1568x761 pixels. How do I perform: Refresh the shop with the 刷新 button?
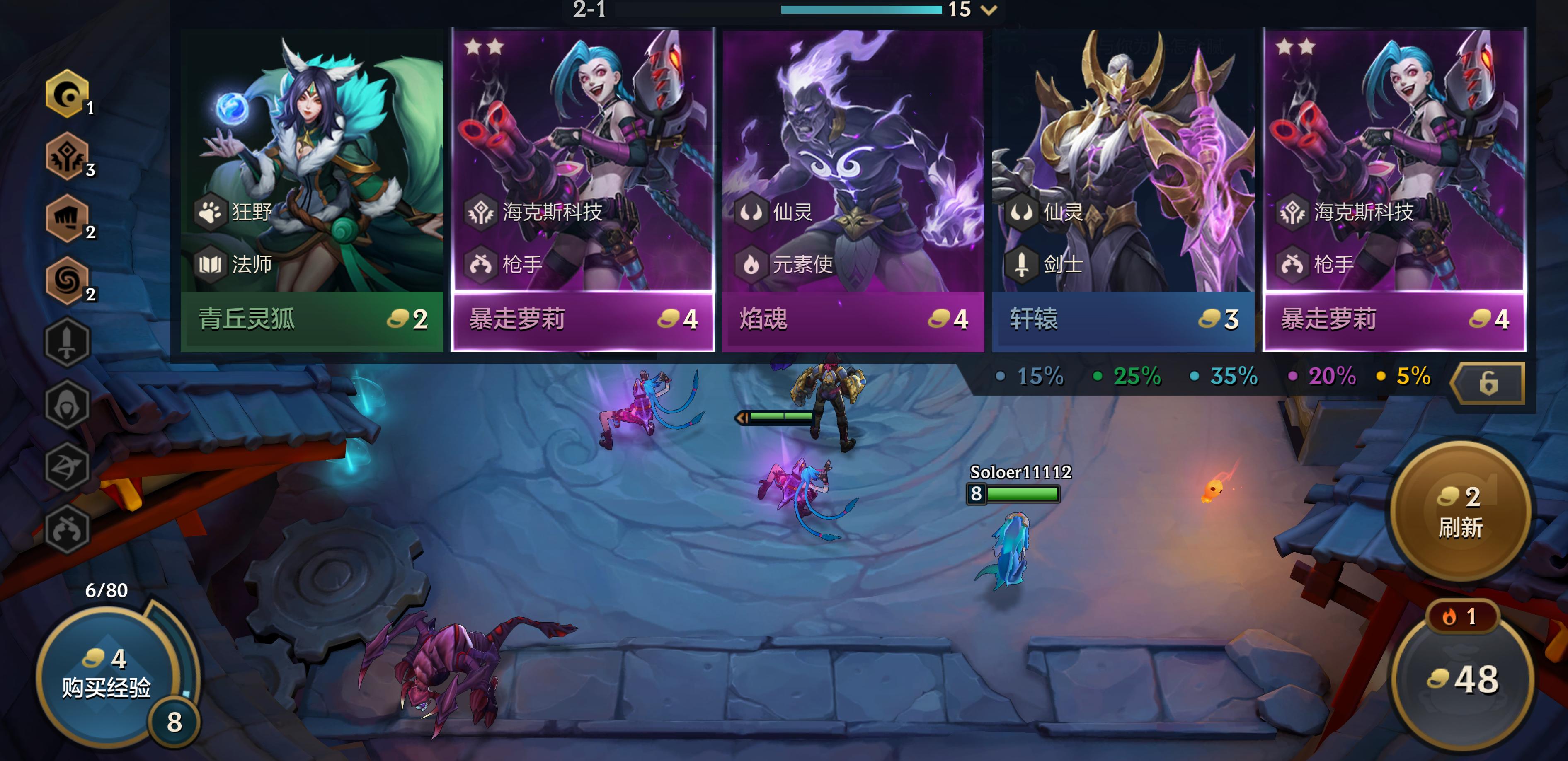pos(1460,511)
